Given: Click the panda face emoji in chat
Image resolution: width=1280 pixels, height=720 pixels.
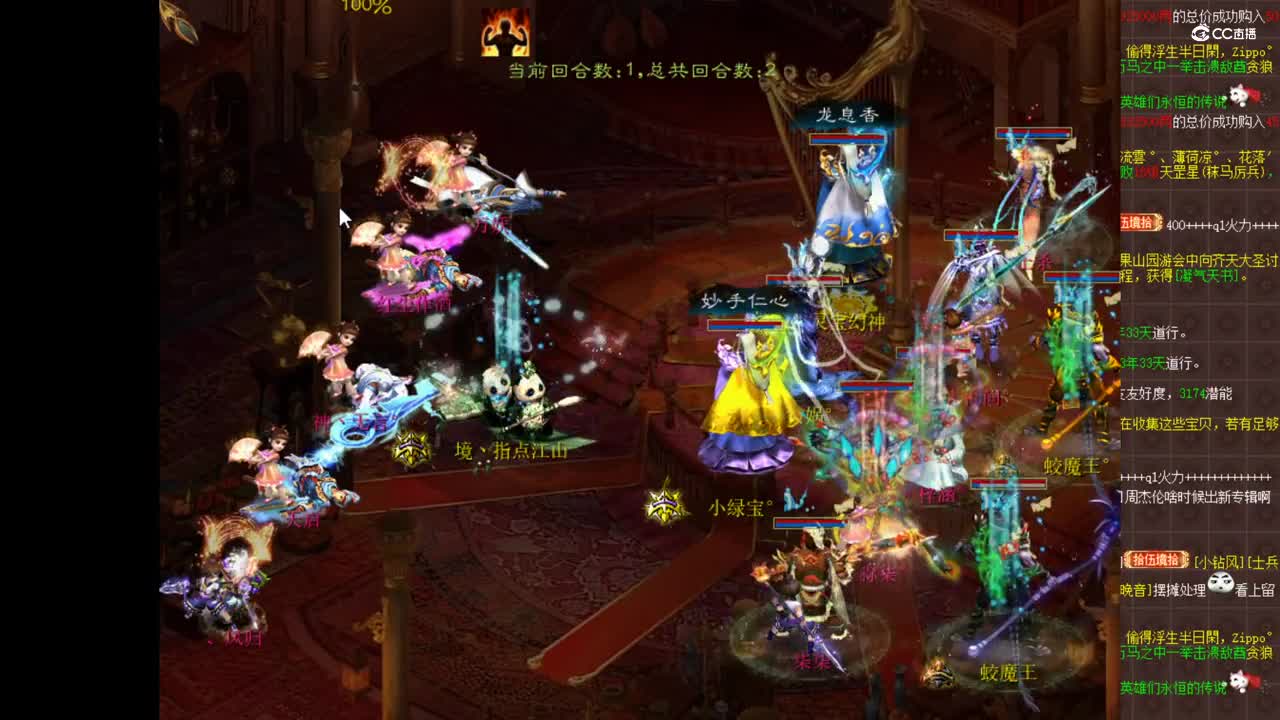Looking at the screenshot, I should (1222, 584).
